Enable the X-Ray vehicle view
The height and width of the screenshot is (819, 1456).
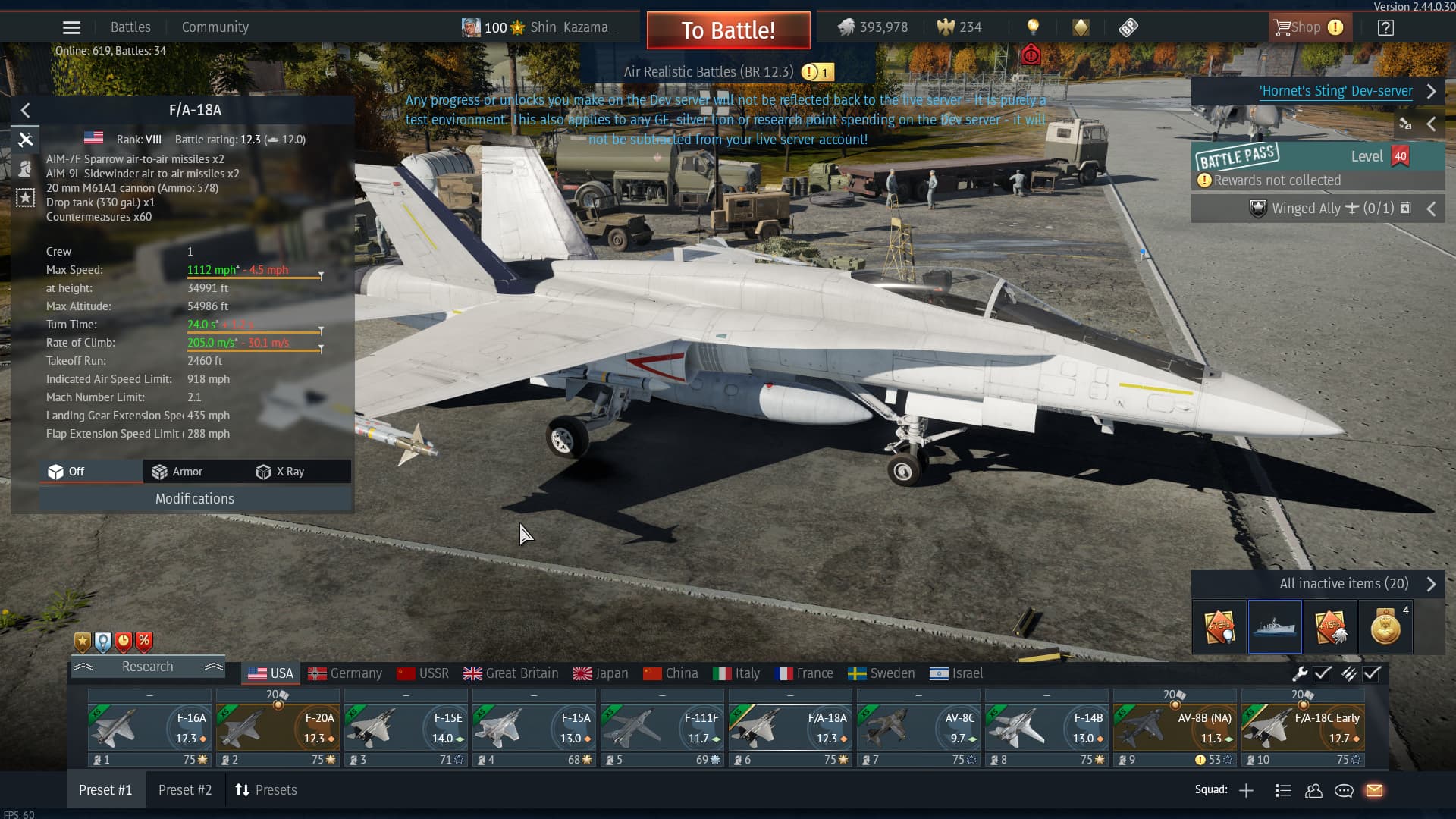[281, 472]
